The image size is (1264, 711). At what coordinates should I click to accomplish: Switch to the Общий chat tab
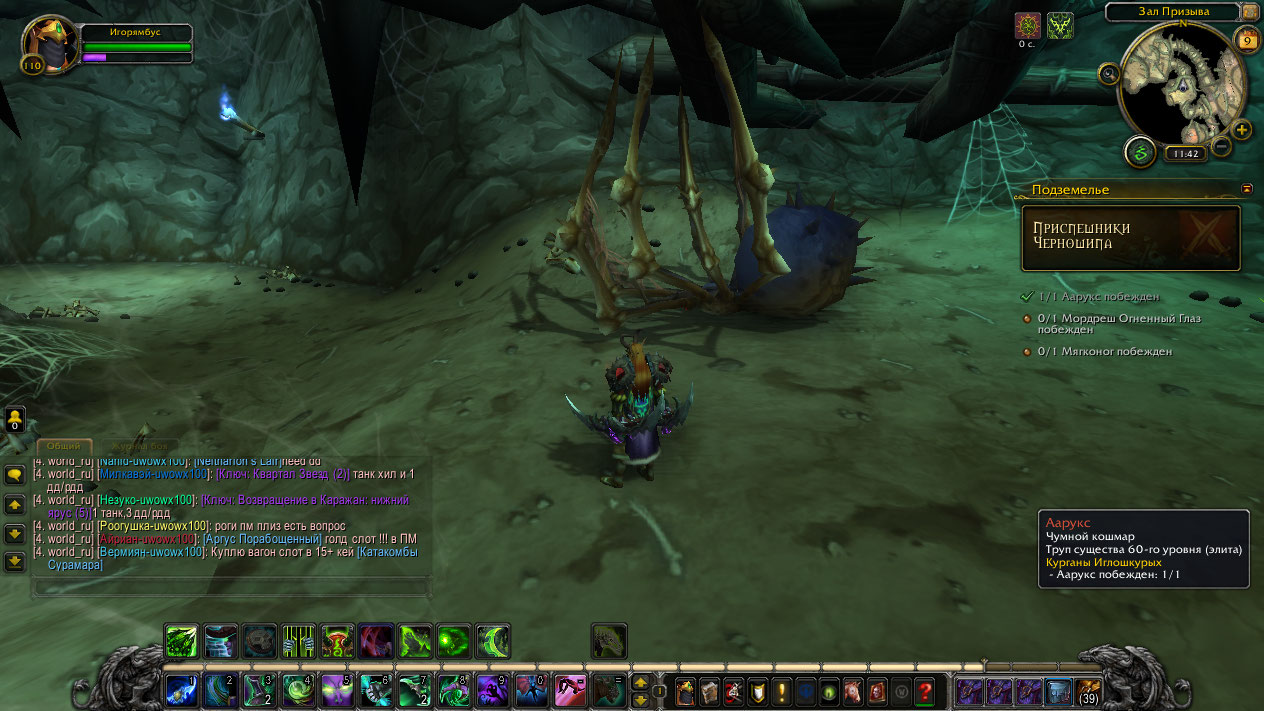pos(65,446)
